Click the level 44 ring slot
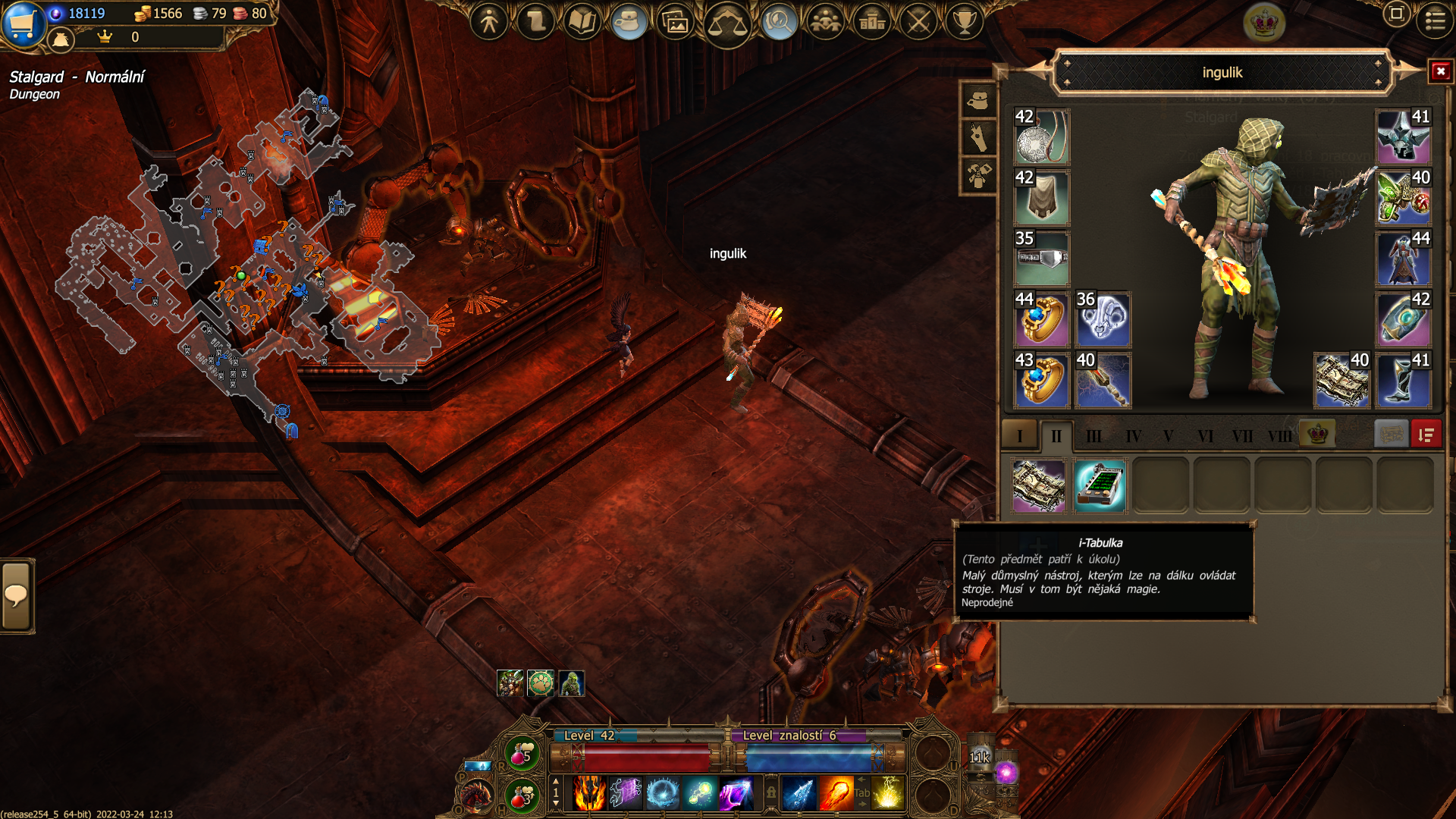This screenshot has height=819, width=1456. coord(1042,319)
